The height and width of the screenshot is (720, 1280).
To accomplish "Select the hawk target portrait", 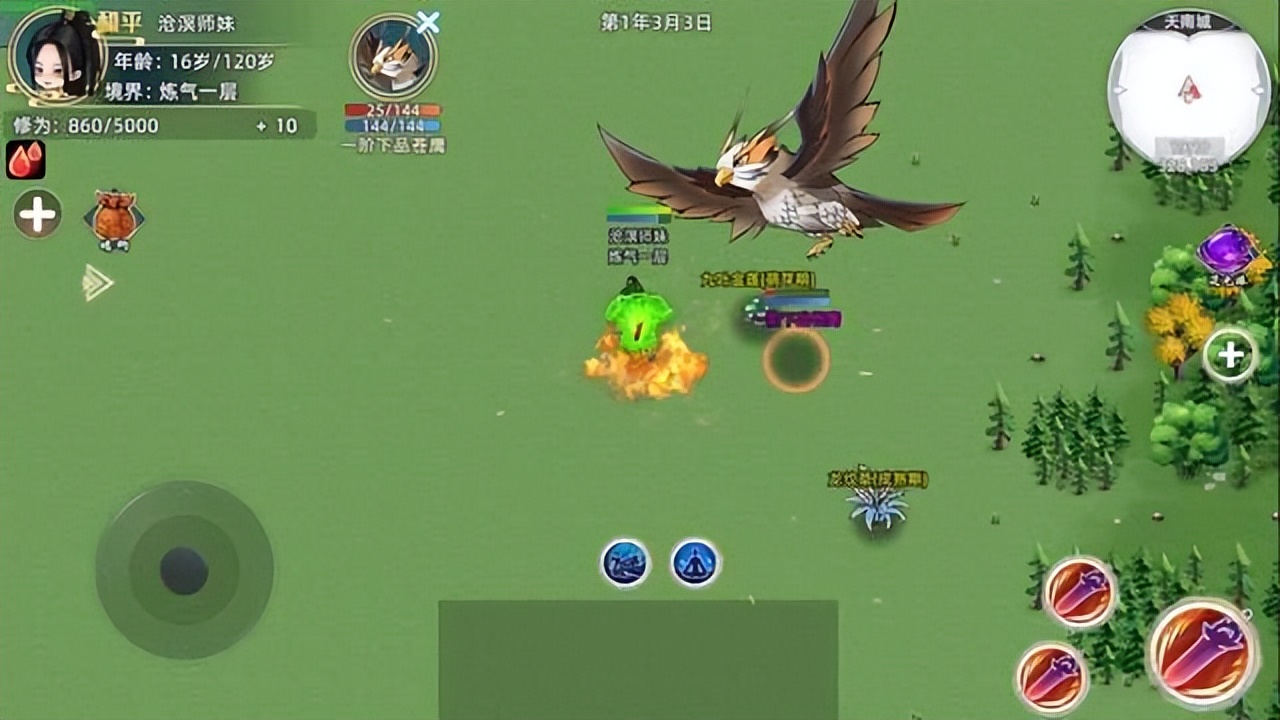I will coord(392,57).
